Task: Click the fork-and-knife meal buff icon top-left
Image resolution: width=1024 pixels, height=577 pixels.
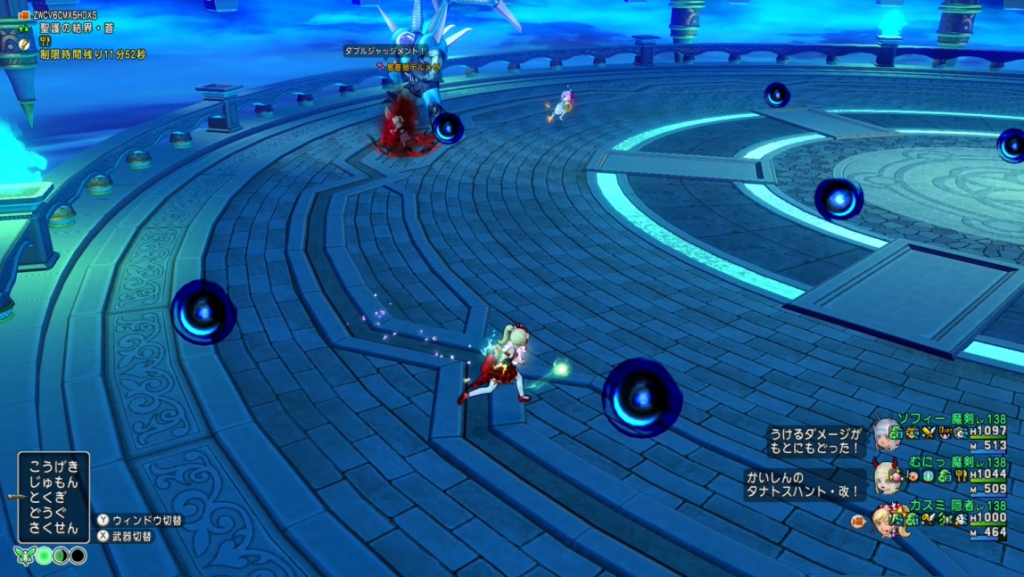Action: coord(45,42)
